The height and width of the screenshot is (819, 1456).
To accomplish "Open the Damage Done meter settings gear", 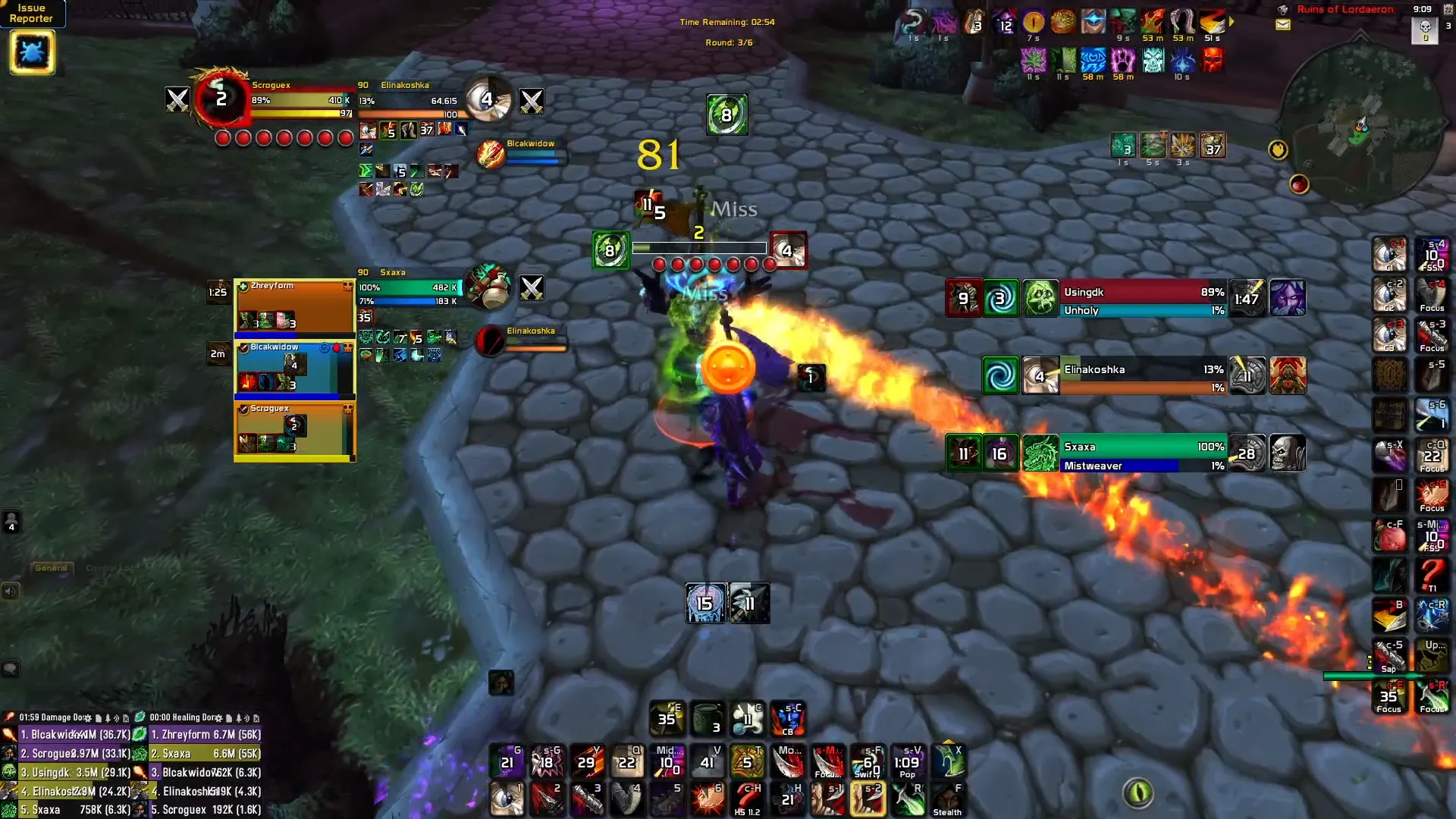I will coord(89,717).
